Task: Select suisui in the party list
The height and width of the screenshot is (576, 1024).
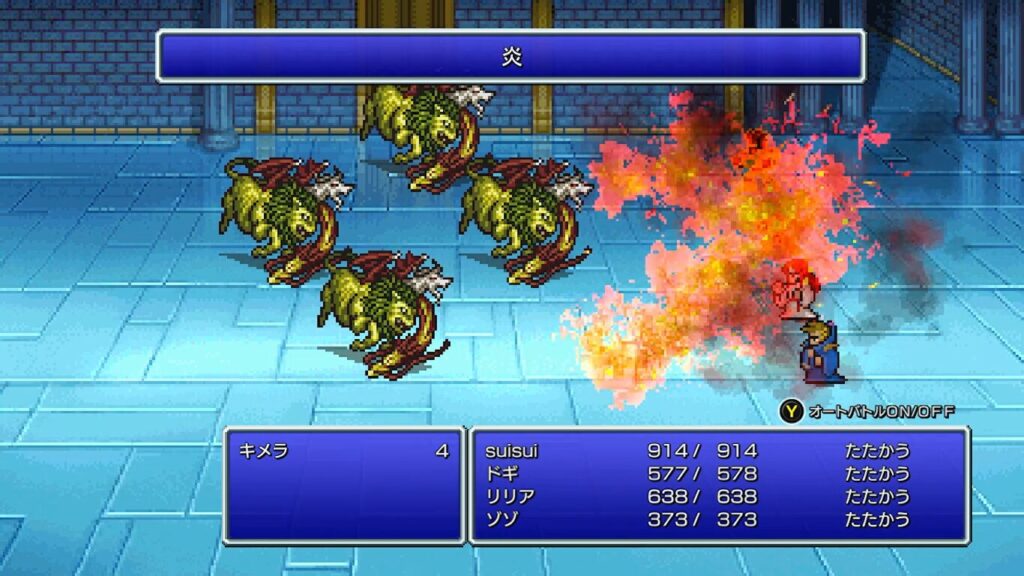Action: 511,451
